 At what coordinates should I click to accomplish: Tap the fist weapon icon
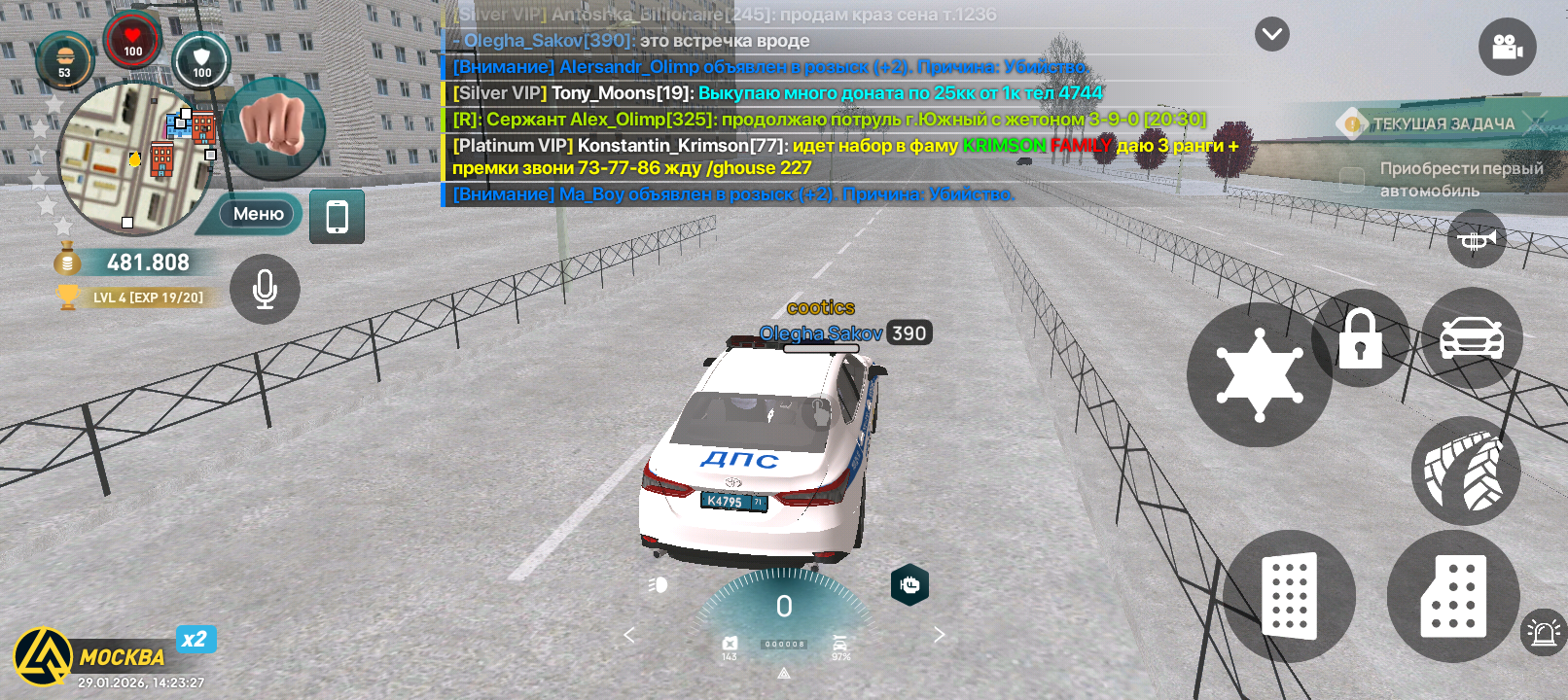pos(273,127)
